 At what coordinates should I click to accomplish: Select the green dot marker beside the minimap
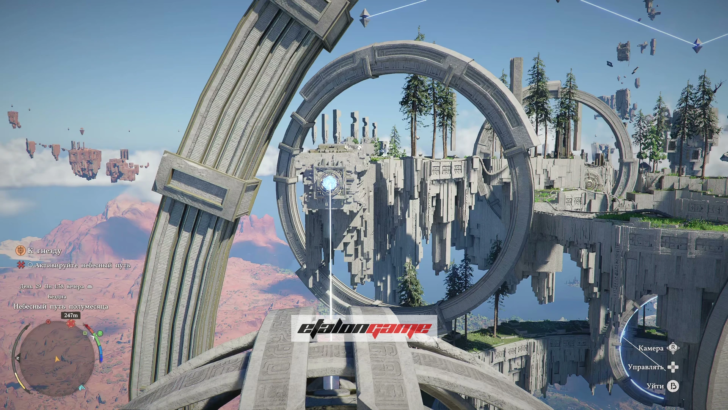(x=100, y=333)
